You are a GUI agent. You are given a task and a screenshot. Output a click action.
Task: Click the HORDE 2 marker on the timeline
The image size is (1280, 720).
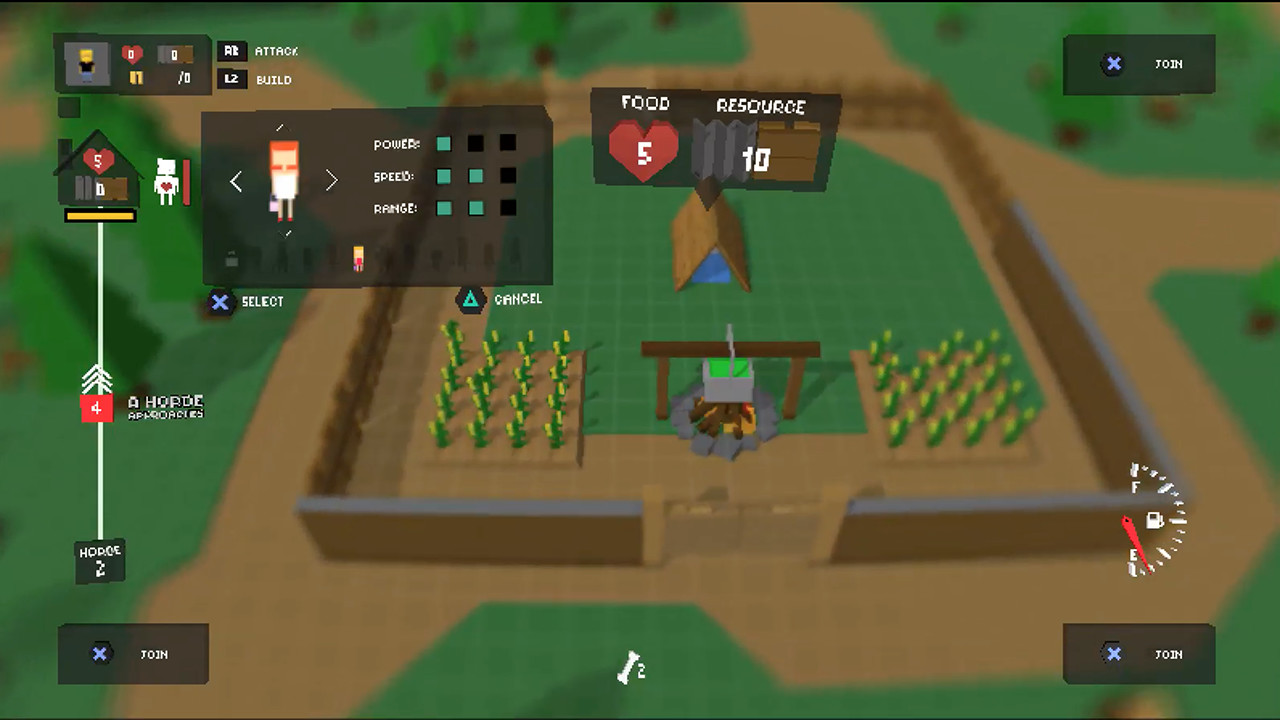click(99, 560)
